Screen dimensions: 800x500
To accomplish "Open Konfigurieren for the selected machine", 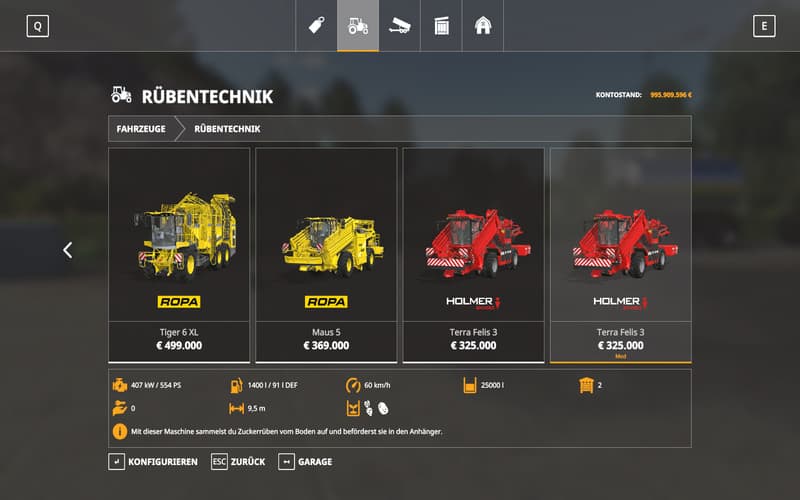I will click(x=154, y=462).
